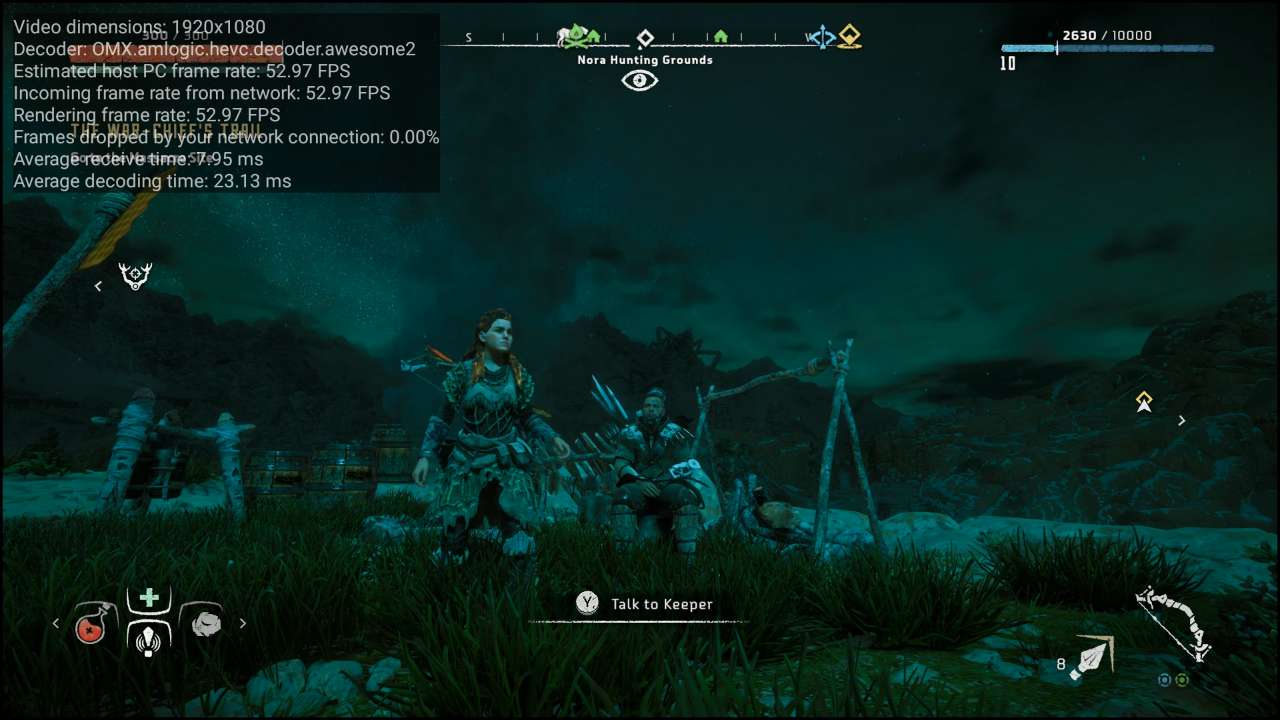This screenshot has width=1280, height=720.
Task: Select the equipped hunter bow icon
Action: pos(1177,622)
